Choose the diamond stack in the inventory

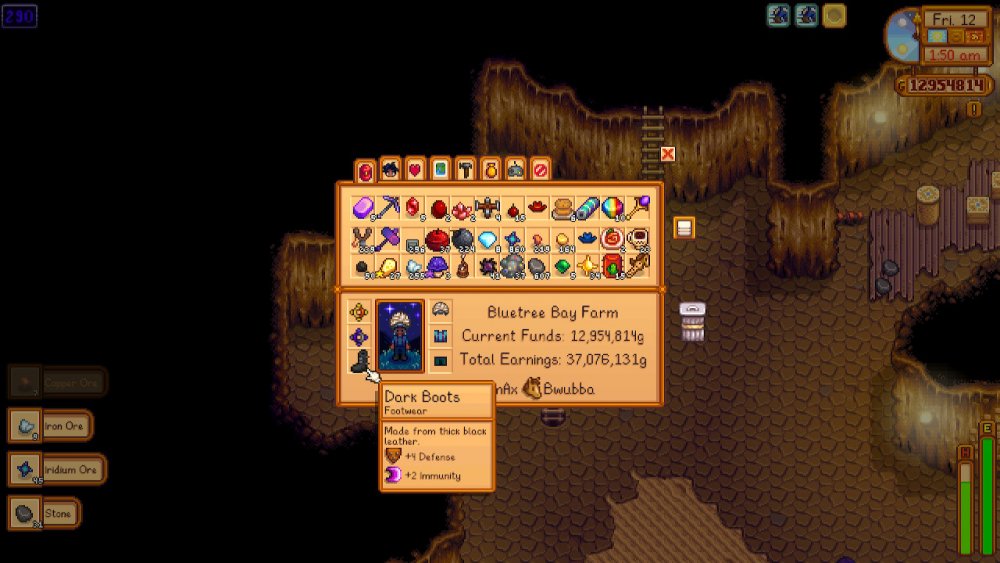488,239
